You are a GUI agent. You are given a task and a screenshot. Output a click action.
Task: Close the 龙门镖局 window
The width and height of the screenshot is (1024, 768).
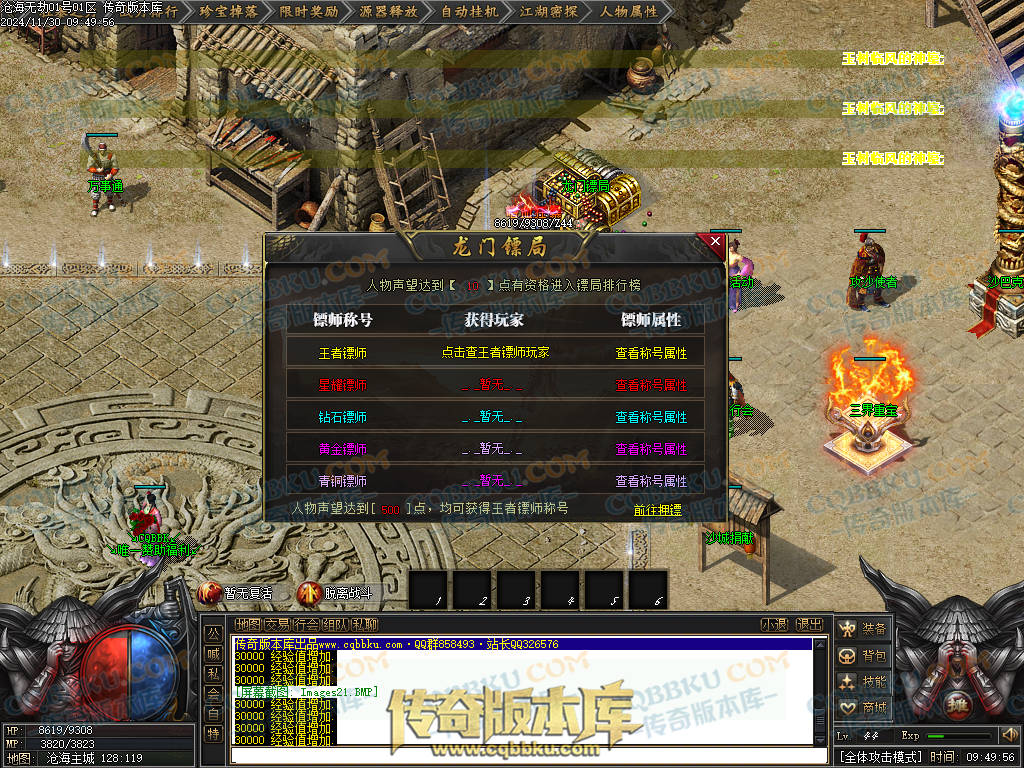(x=715, y=241)
